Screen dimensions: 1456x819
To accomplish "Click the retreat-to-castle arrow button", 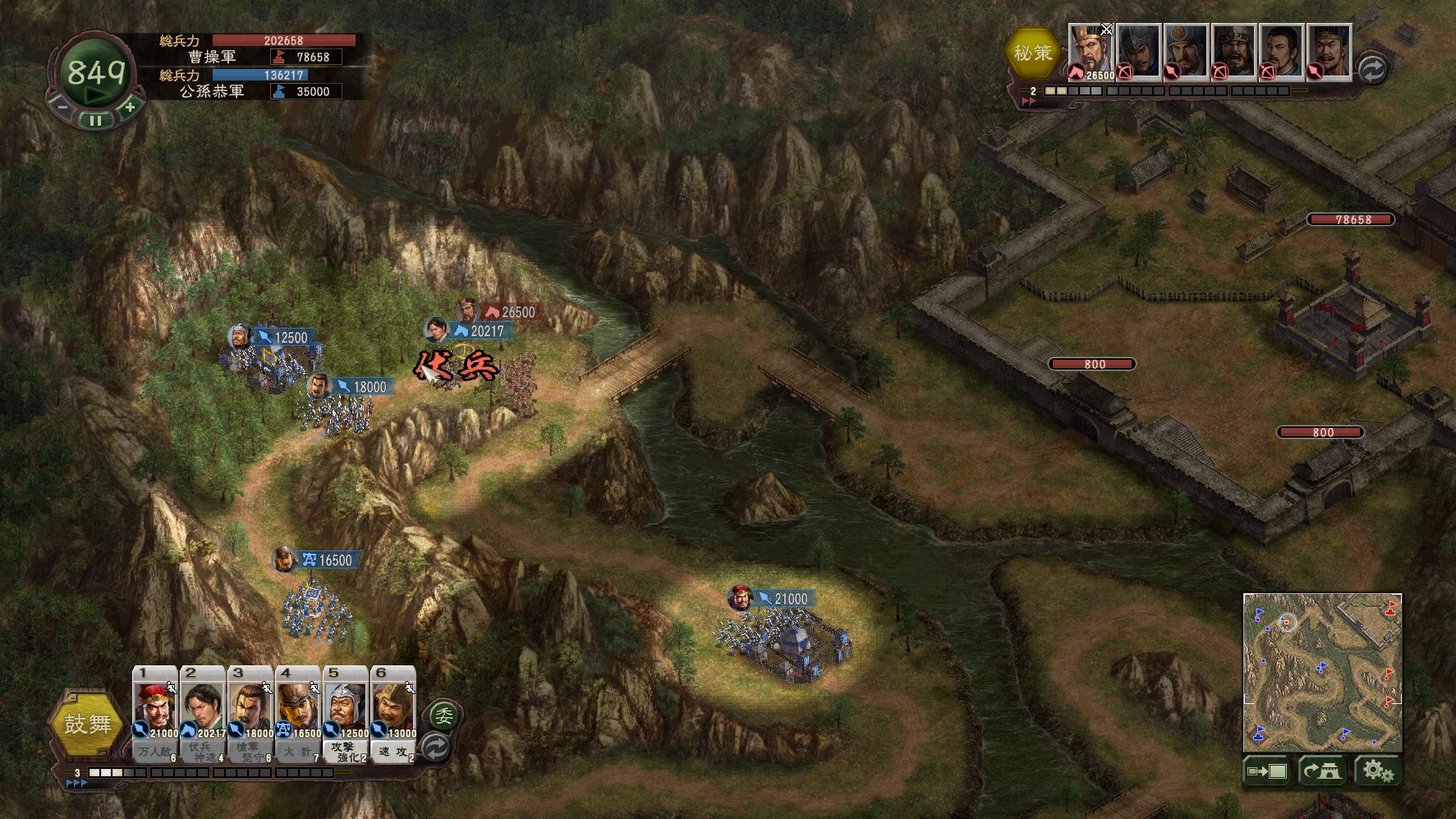I will 1321,771.
